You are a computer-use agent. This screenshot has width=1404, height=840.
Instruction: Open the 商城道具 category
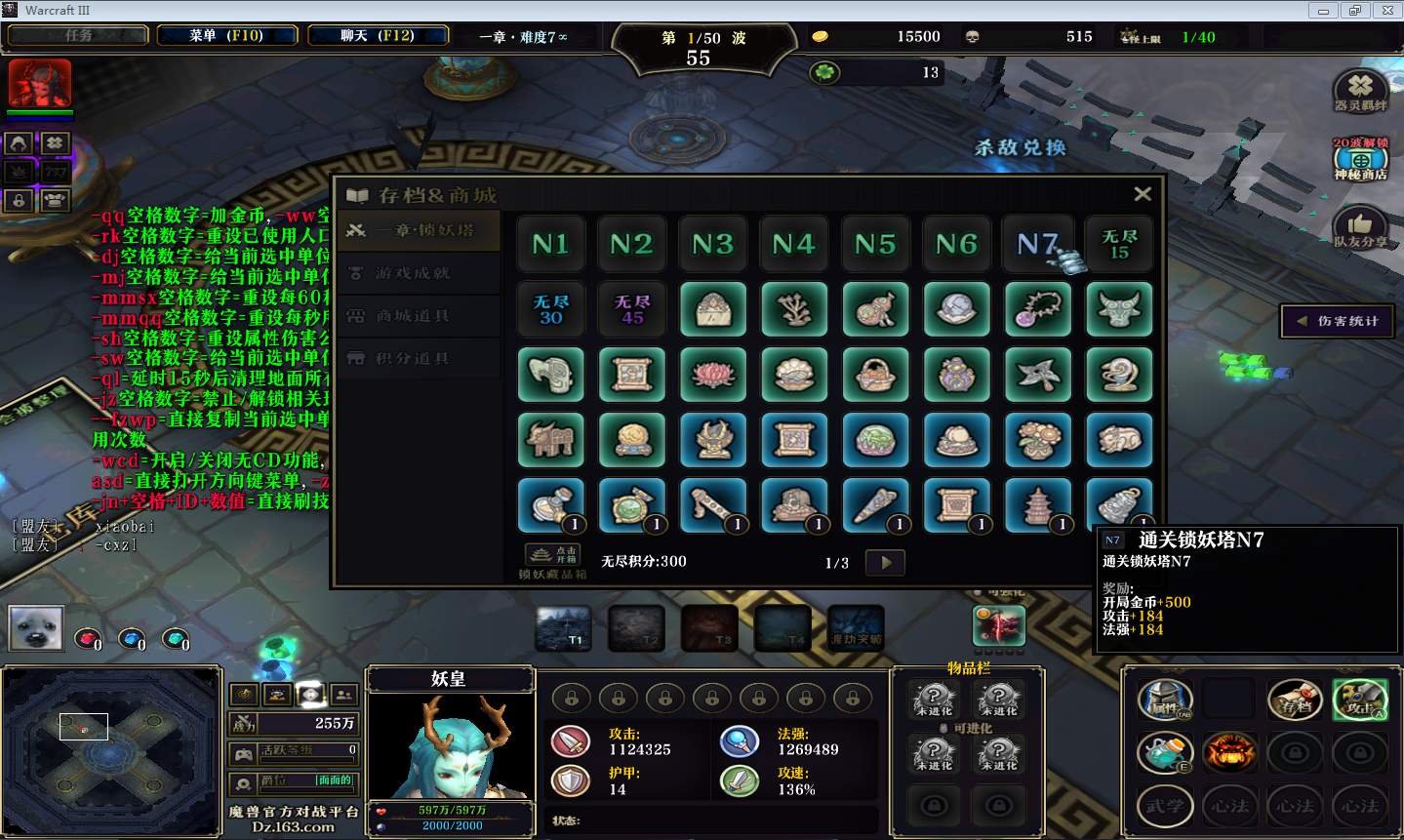pyautogui.click(x=414, y=316)
